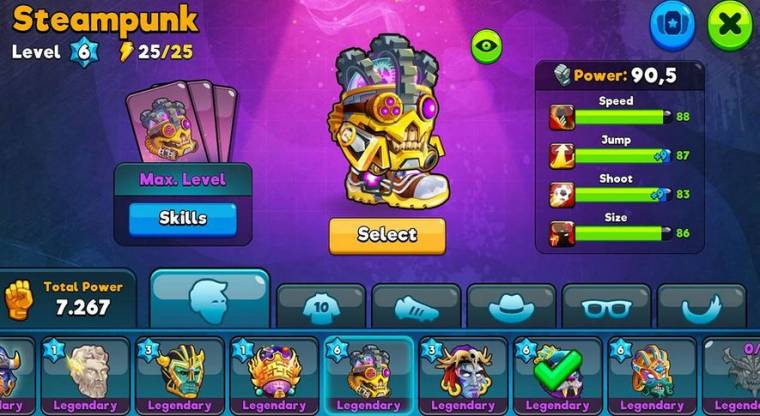Image resolution: width=760 pixels, height=416 pixels.
Task: Choose the teal and gold tribal mask
Action: [651, 374]
